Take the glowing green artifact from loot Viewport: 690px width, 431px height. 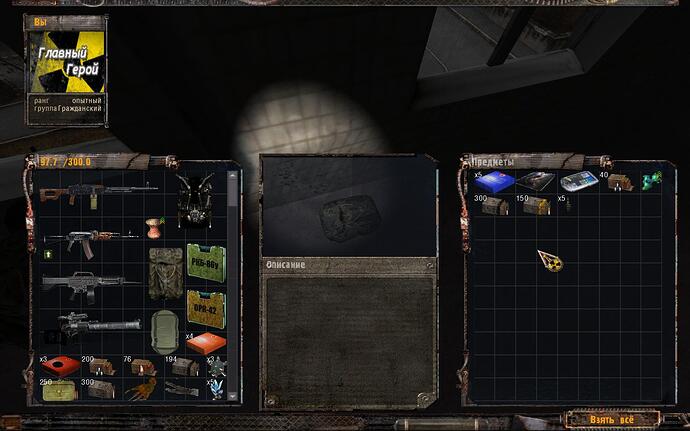[649, 180]
